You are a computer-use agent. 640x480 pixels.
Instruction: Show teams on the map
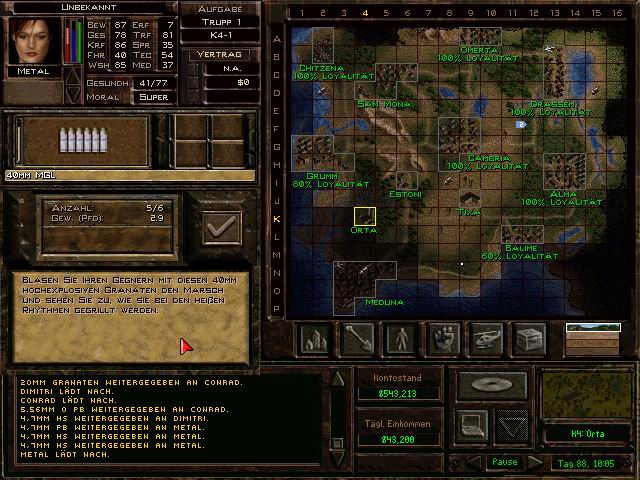click(401, 340)
